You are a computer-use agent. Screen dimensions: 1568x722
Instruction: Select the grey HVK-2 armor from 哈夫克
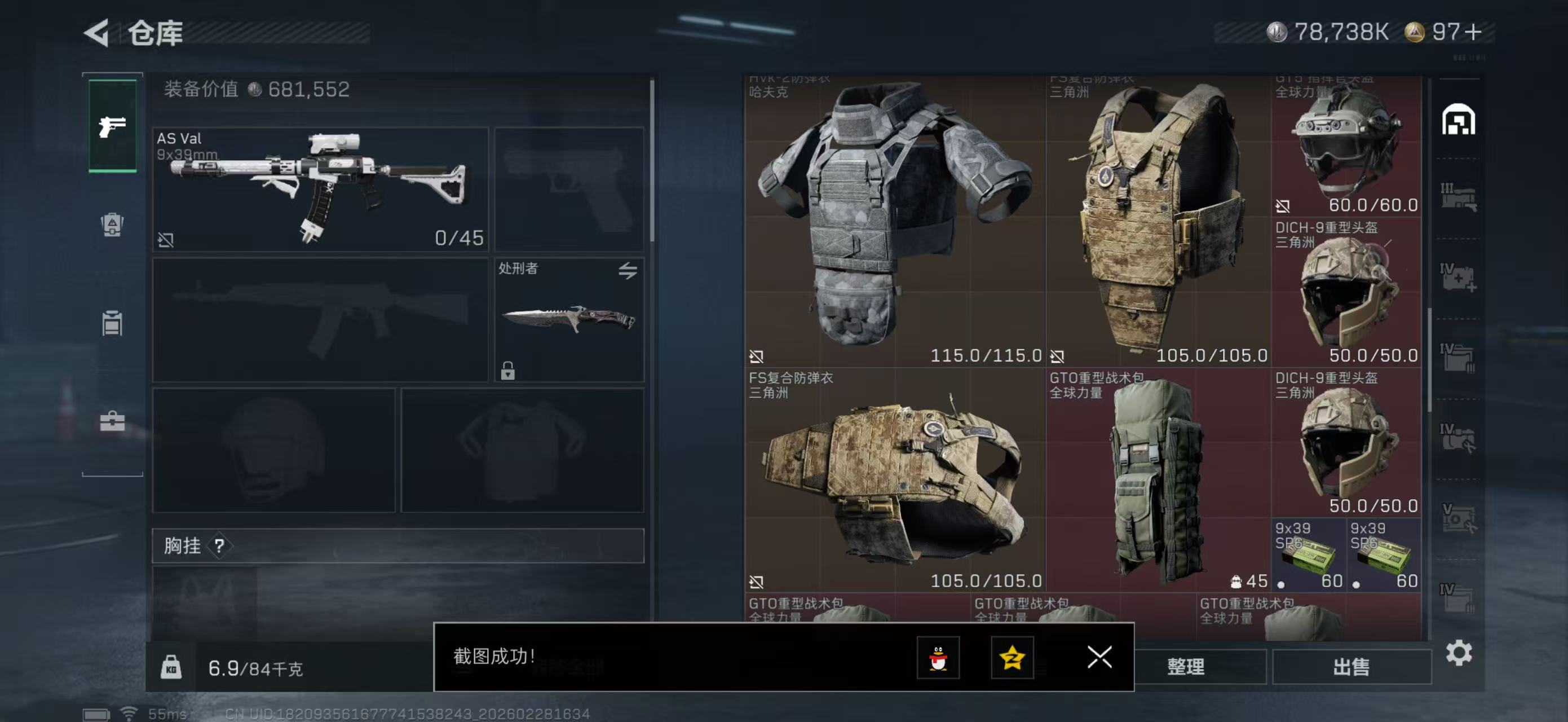pyautogui.click(x=895, y=219)
